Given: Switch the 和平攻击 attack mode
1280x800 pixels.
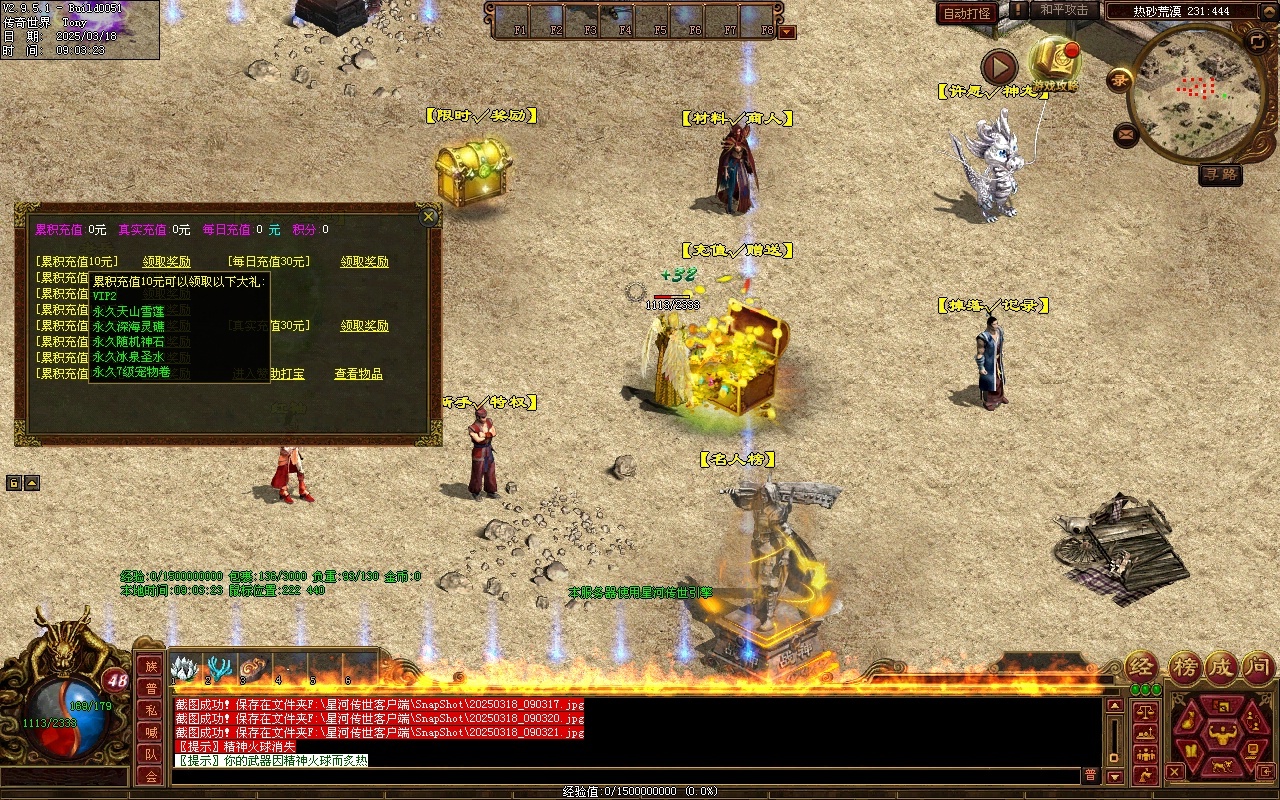Looking at the screenshot, I should 1063,10.
